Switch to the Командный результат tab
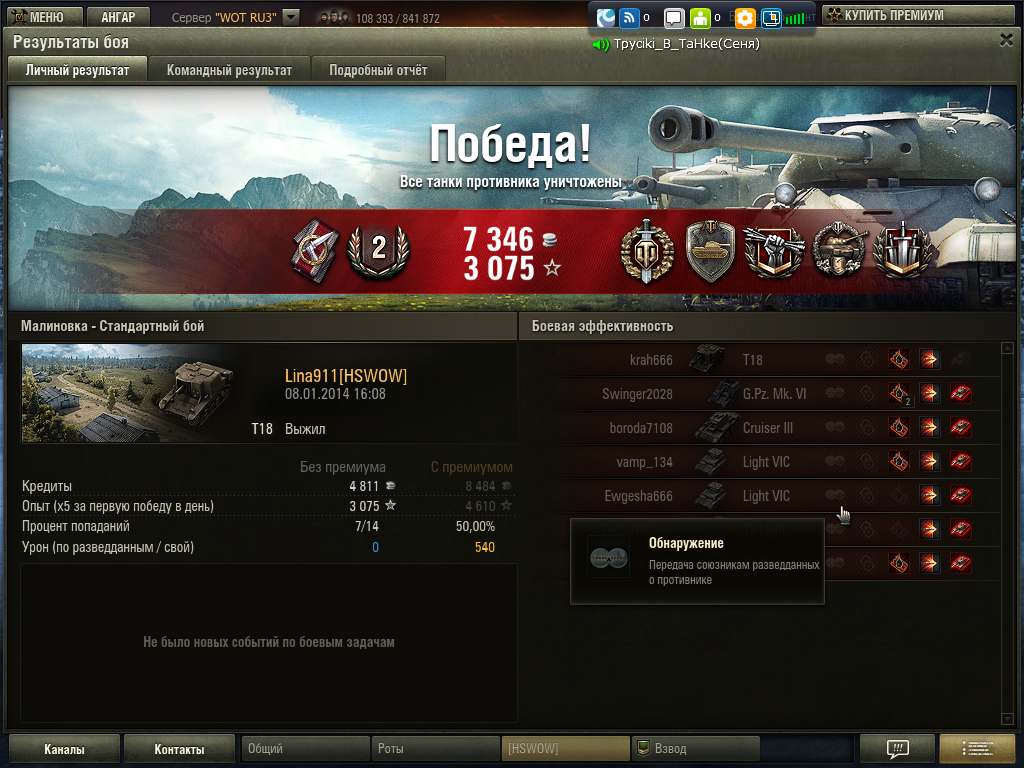The width and height of the screenshot is (1024, 768). coord(229,70)
